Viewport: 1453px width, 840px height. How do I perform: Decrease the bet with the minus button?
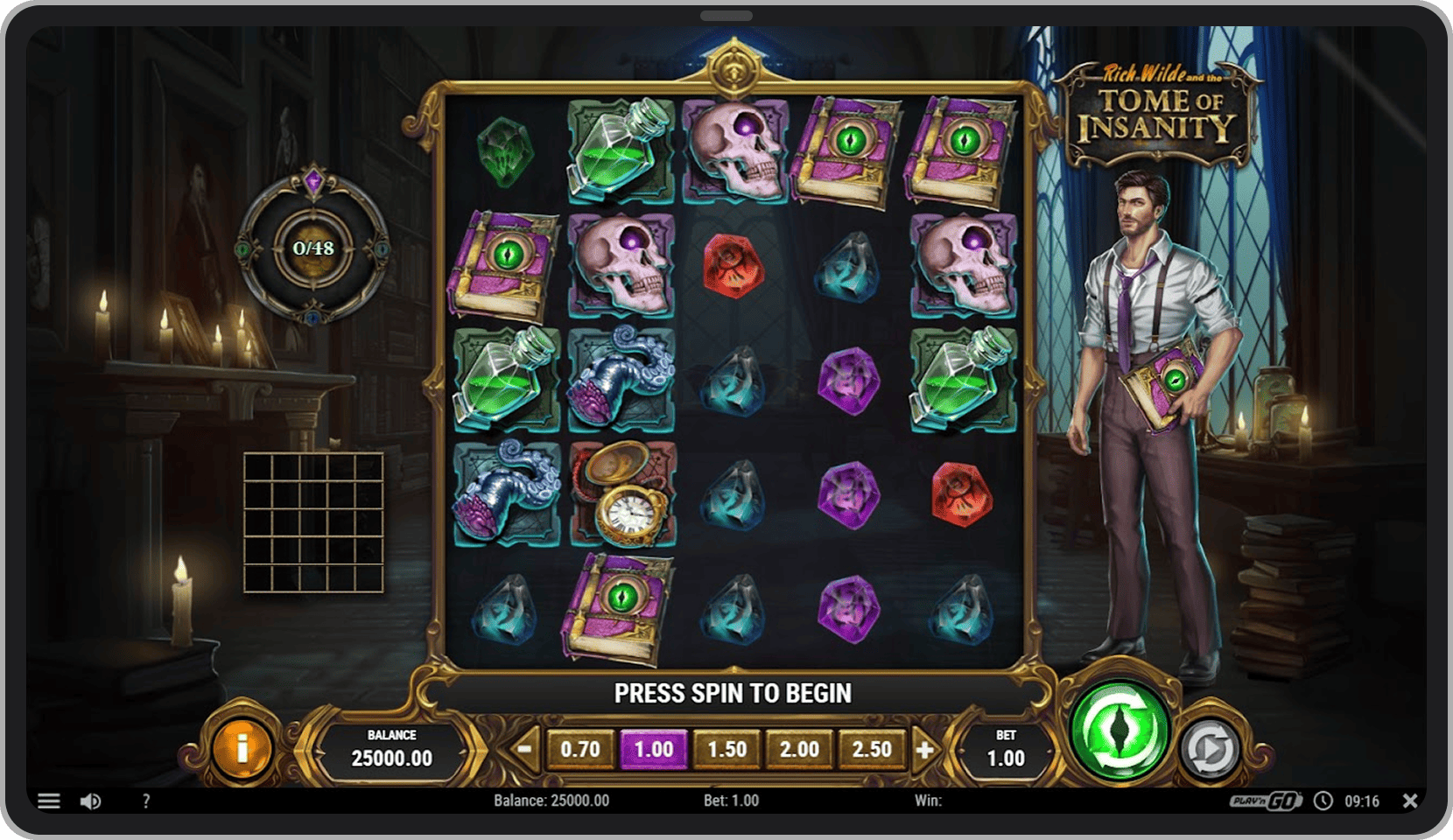[x=523, y=749]
